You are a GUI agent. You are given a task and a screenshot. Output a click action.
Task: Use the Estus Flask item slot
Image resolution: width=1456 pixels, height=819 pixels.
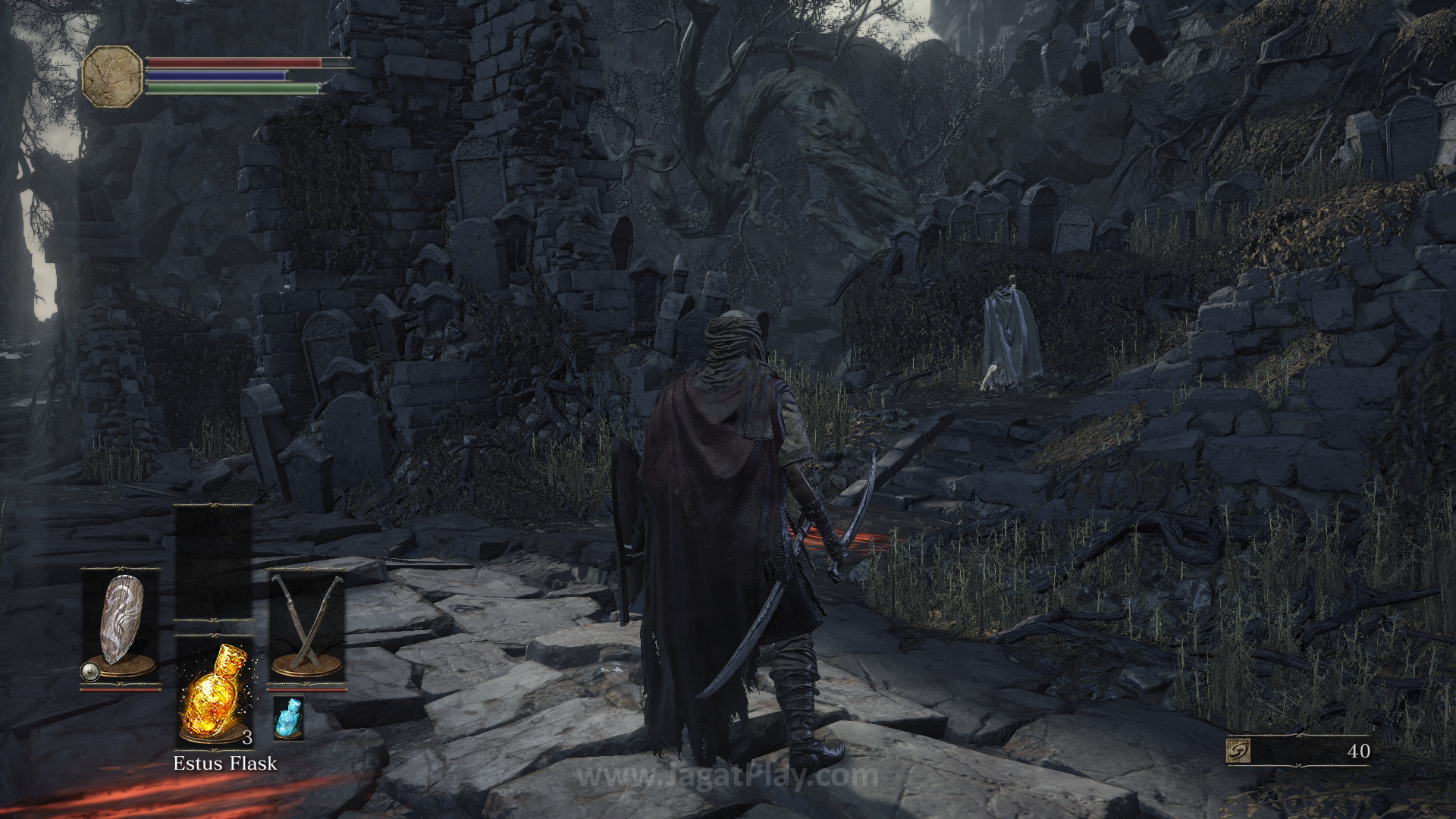click(215, 692)
